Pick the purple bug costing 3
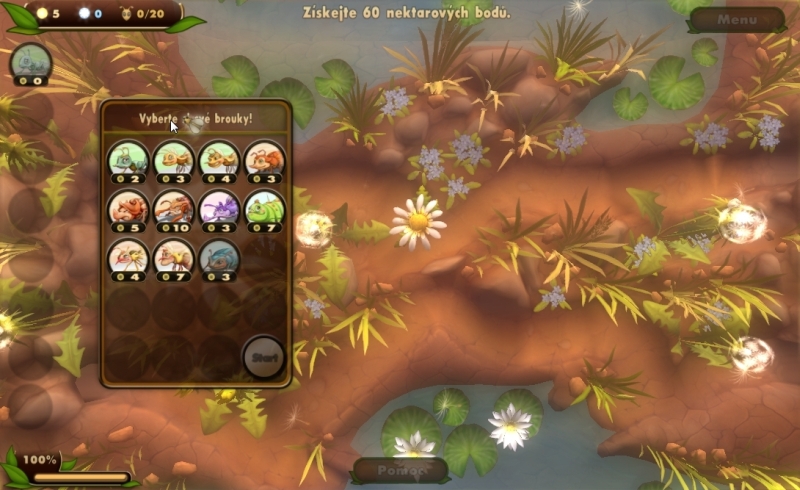Image resolution: width=800 pixels, height=490 pixels. point(218,209)
